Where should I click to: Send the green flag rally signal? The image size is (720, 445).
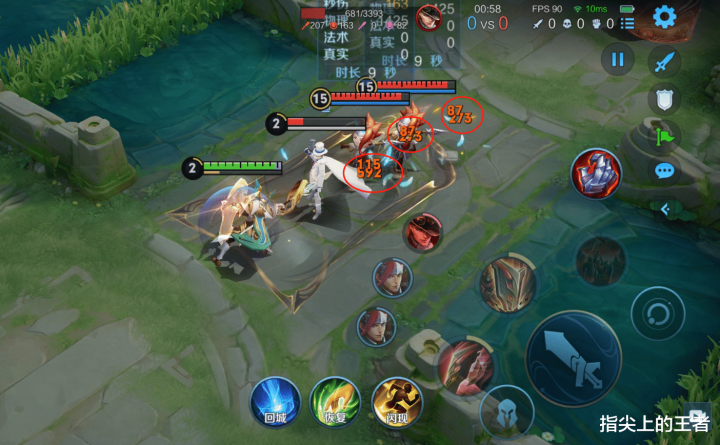coord(664,135)
